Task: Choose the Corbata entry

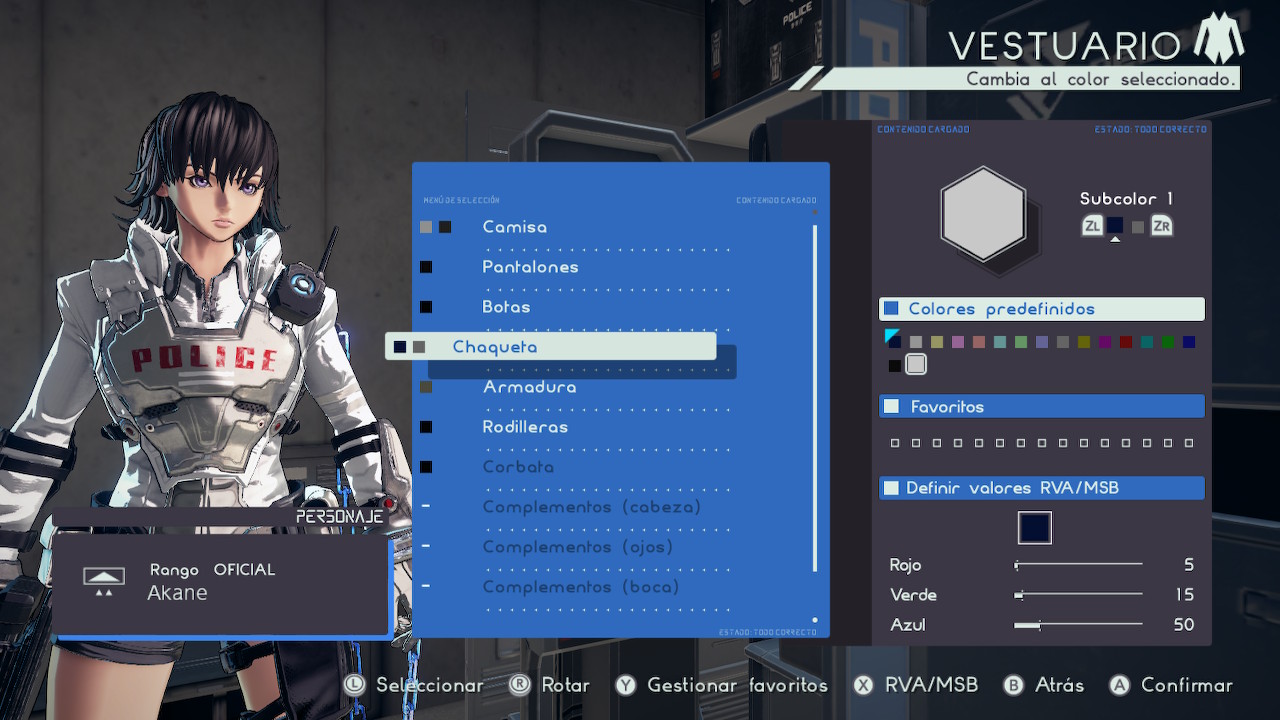Action: [517, 467]
